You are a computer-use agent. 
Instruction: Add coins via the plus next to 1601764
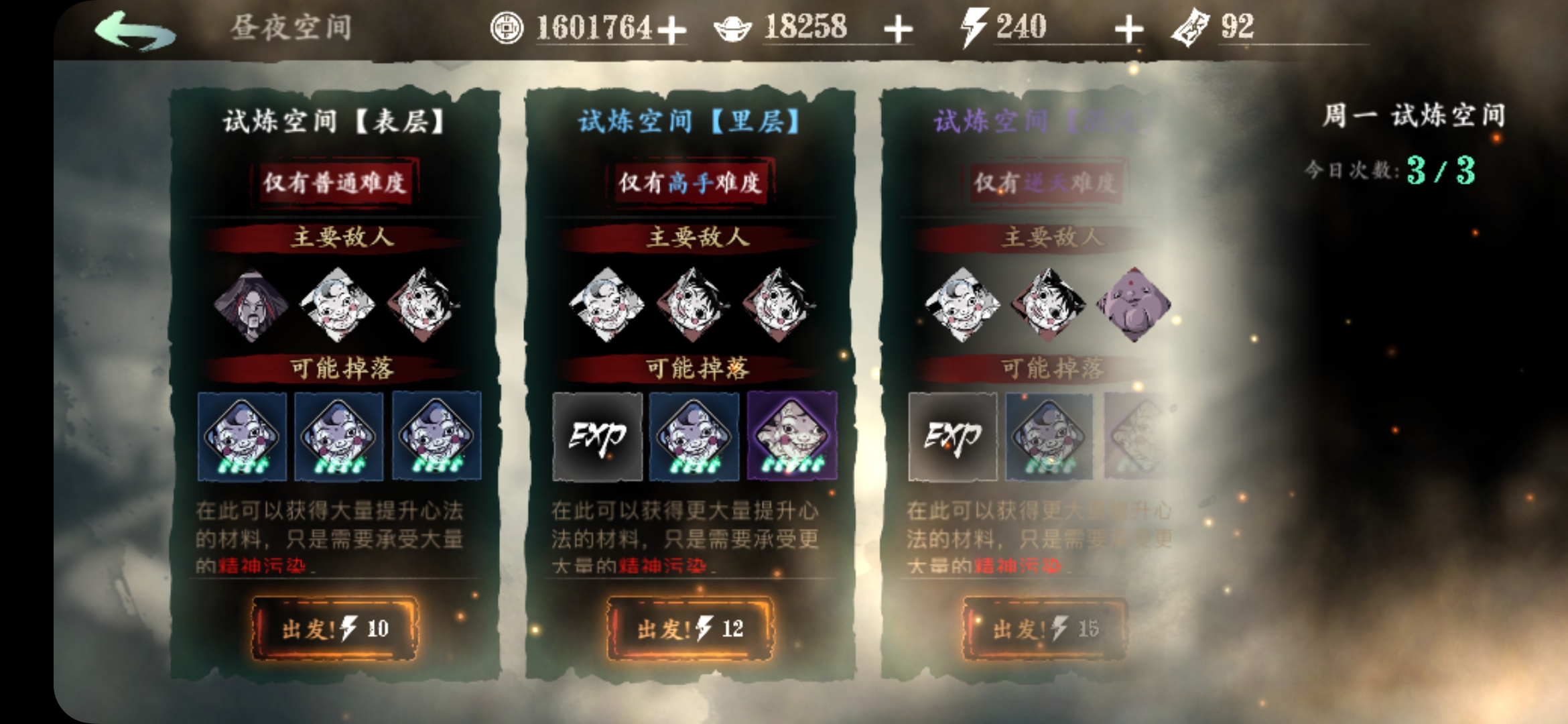coord(673,28)
